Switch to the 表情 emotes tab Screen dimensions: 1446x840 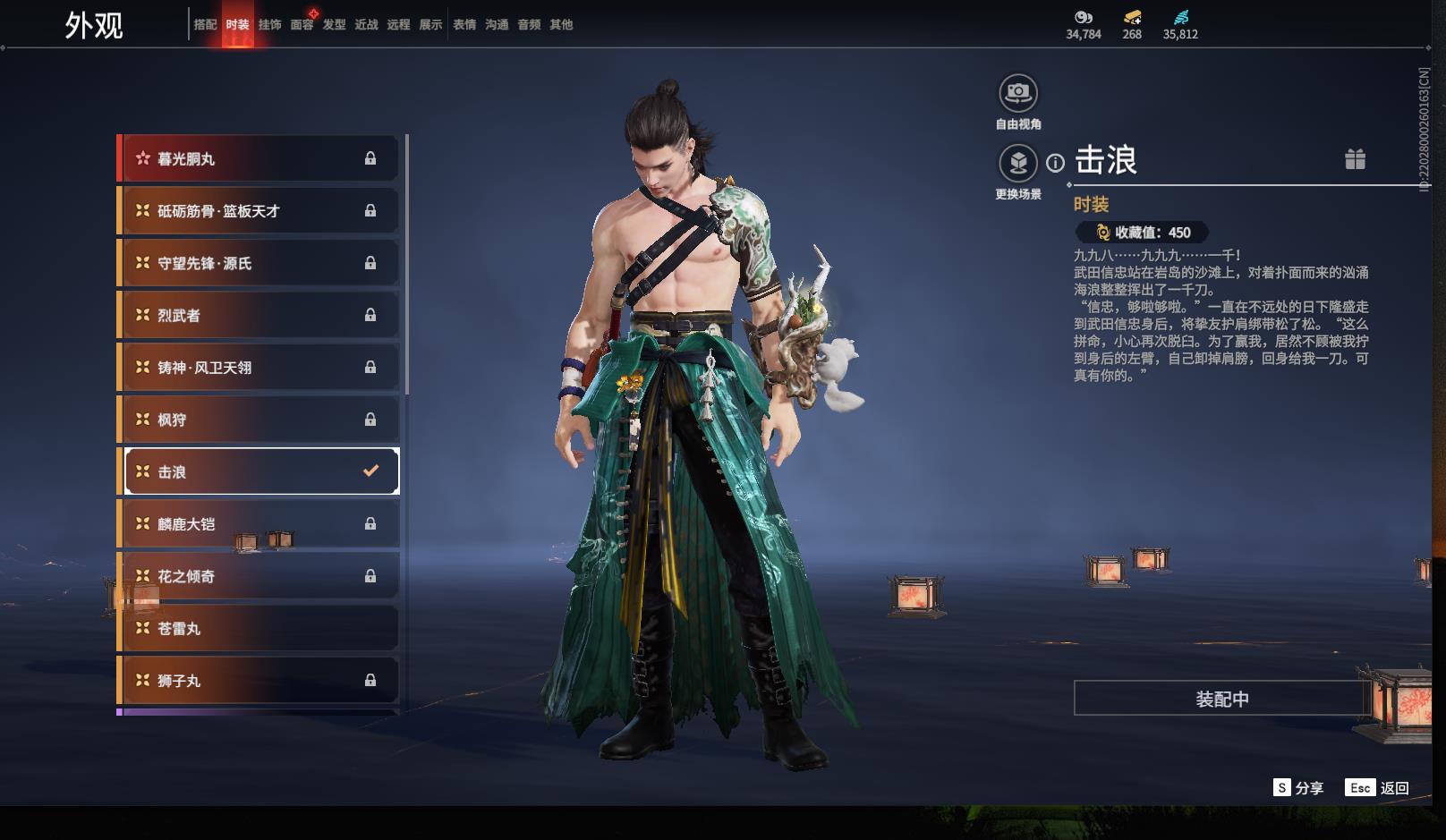[464, 25]
